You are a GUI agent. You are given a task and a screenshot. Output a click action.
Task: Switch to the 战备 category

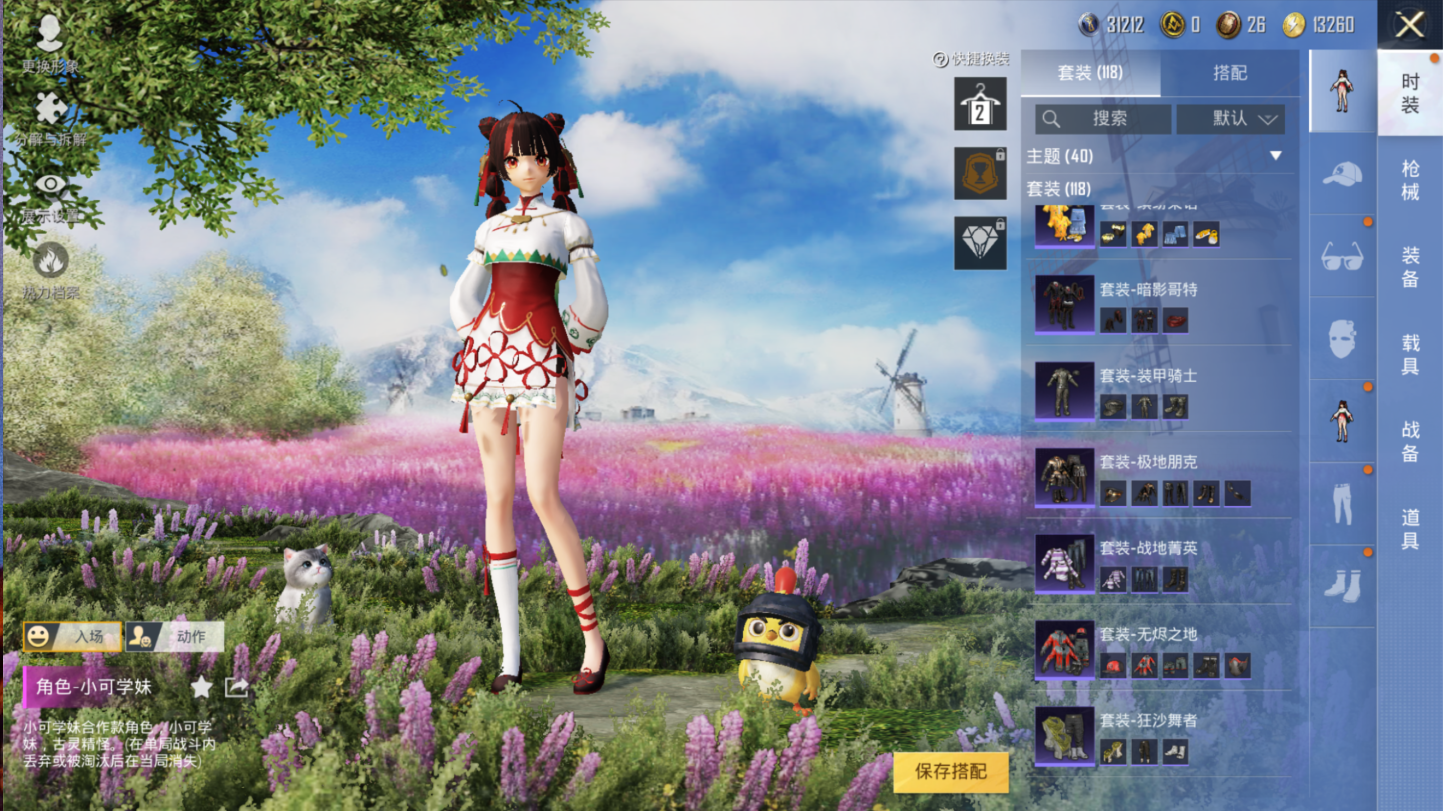tap(1410, 441)
